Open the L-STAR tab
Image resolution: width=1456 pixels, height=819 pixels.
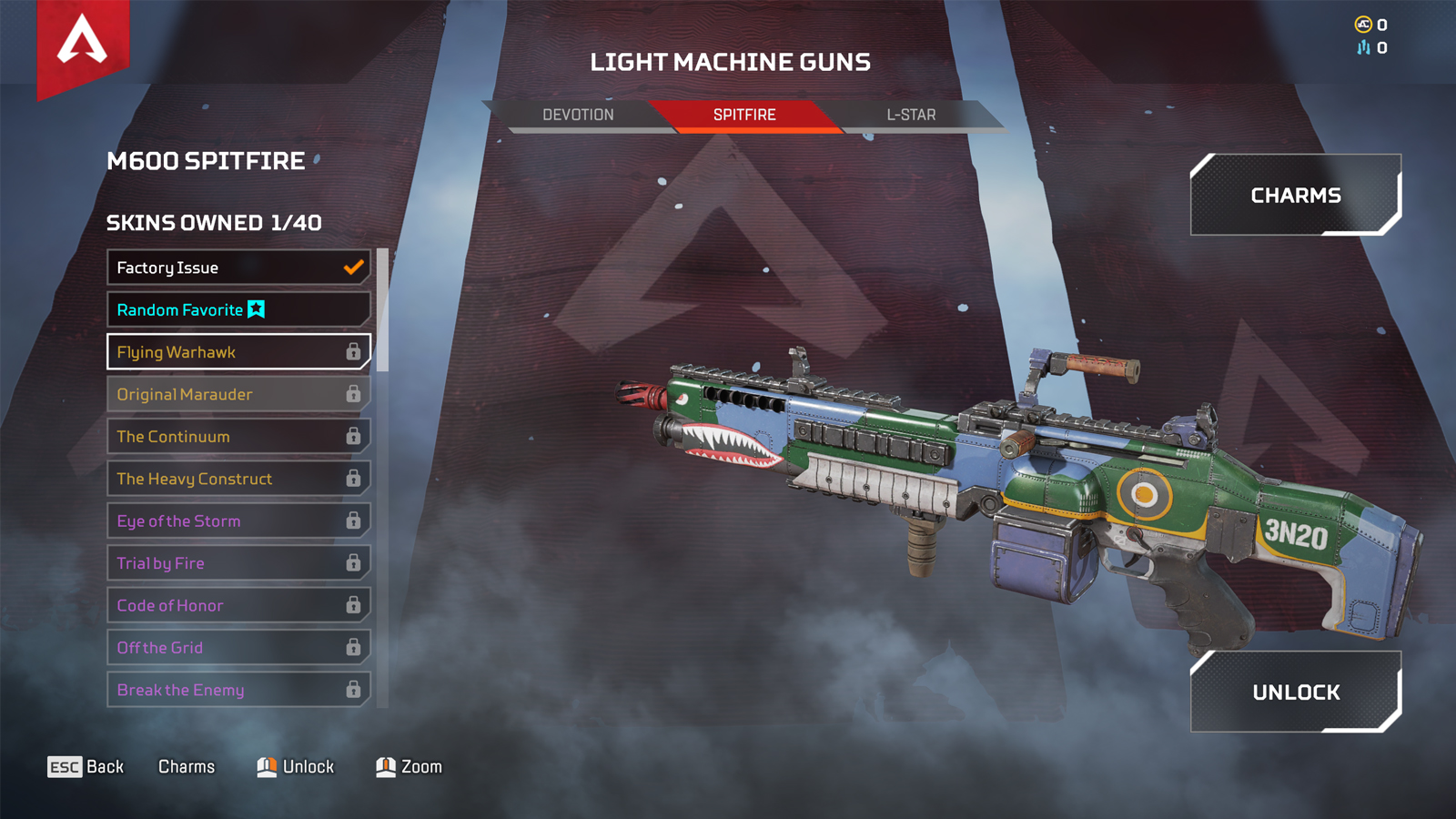pos(910,114)
